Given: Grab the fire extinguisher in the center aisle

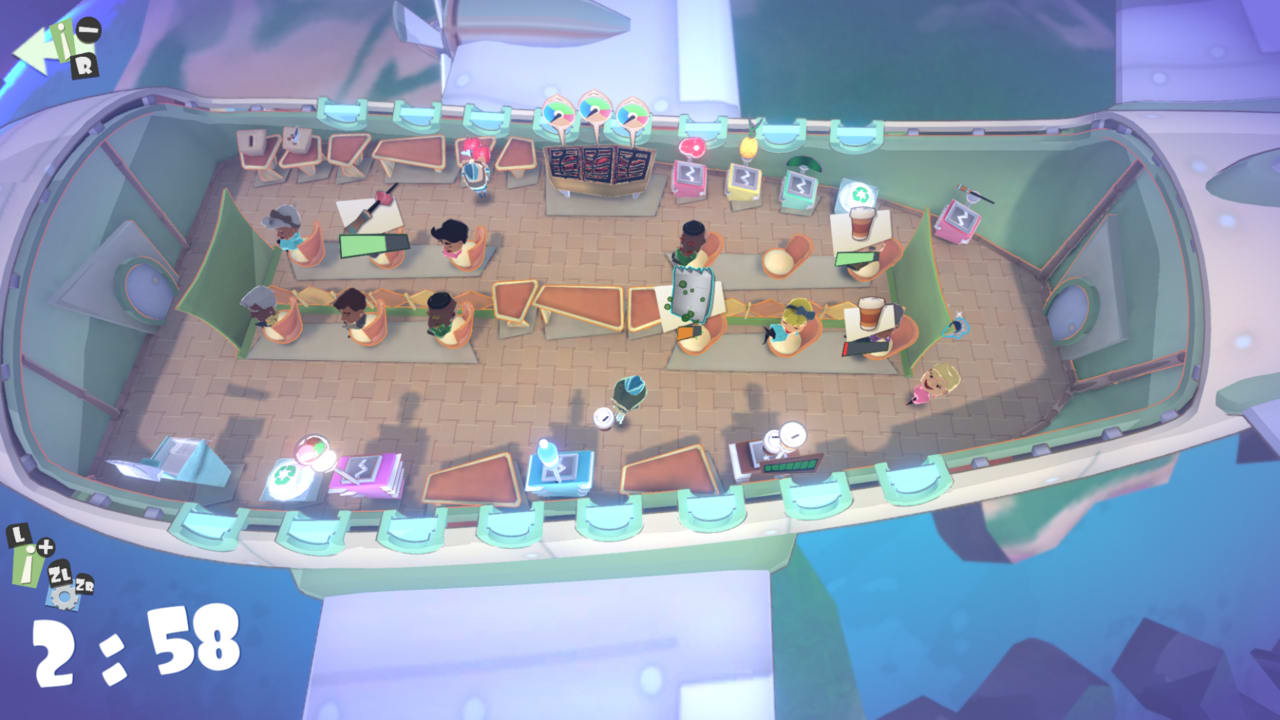Looking at the screenshot, I should (x=630, y=390).
